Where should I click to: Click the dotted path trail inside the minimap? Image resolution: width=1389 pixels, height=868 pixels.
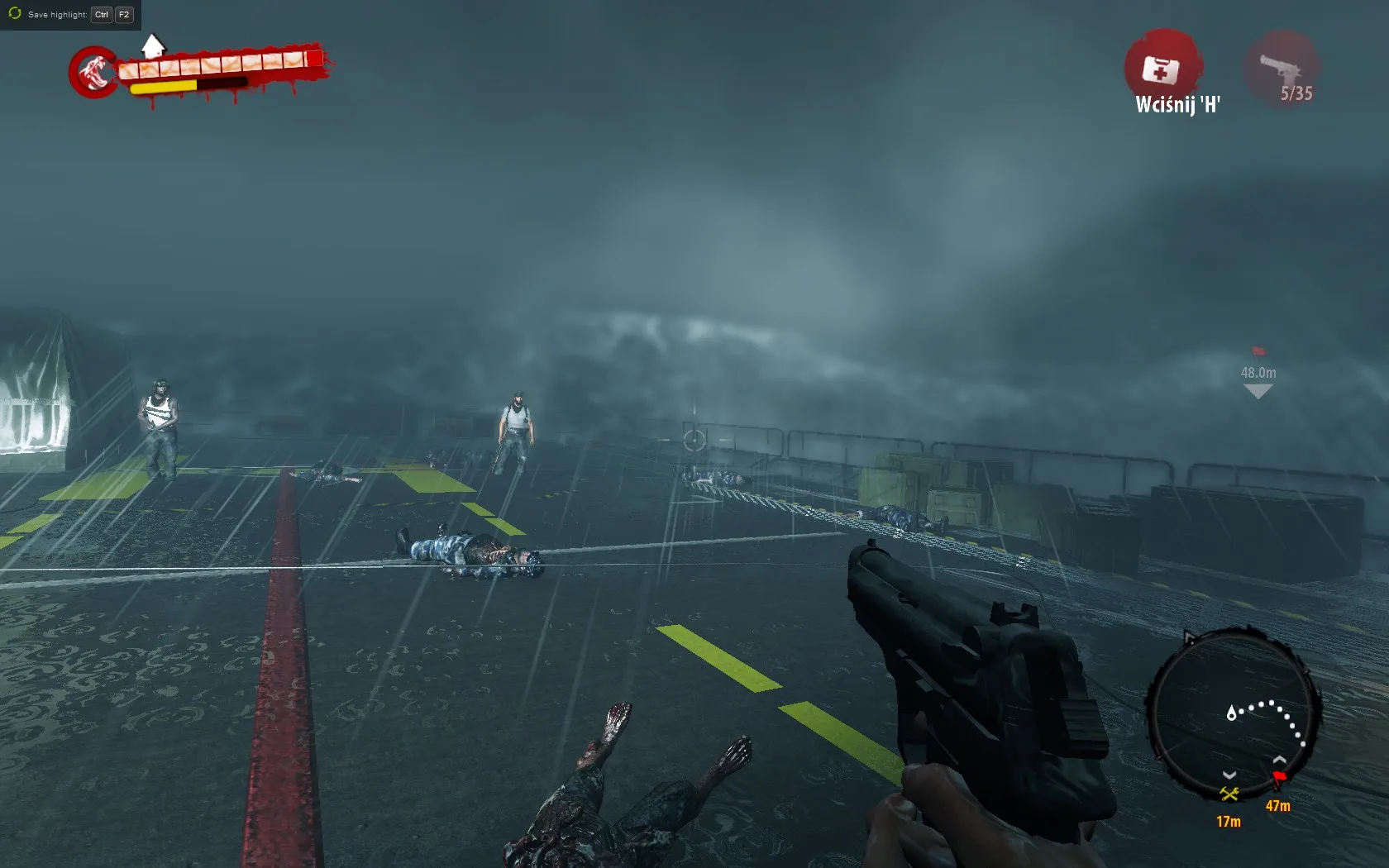coord(1267,705)
